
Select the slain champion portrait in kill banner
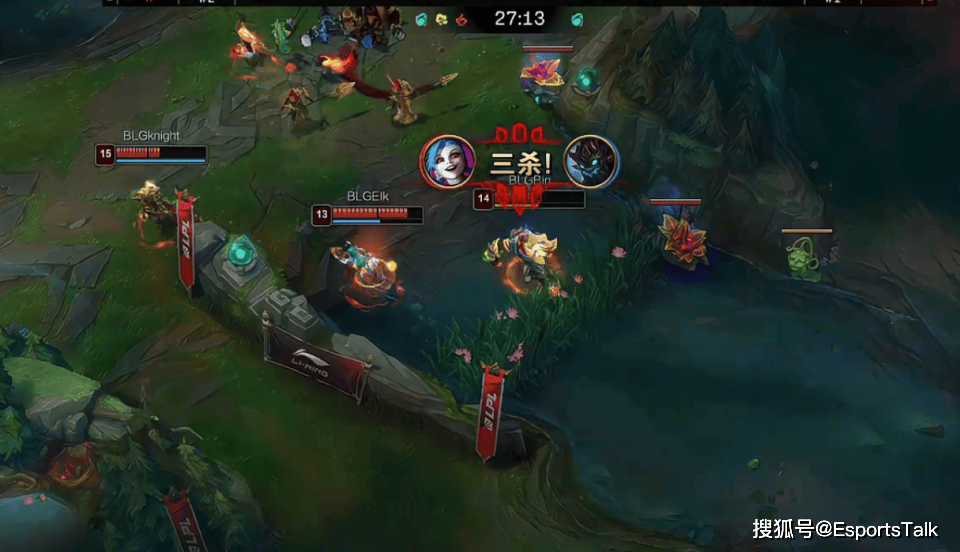click(x=591, y=161)
